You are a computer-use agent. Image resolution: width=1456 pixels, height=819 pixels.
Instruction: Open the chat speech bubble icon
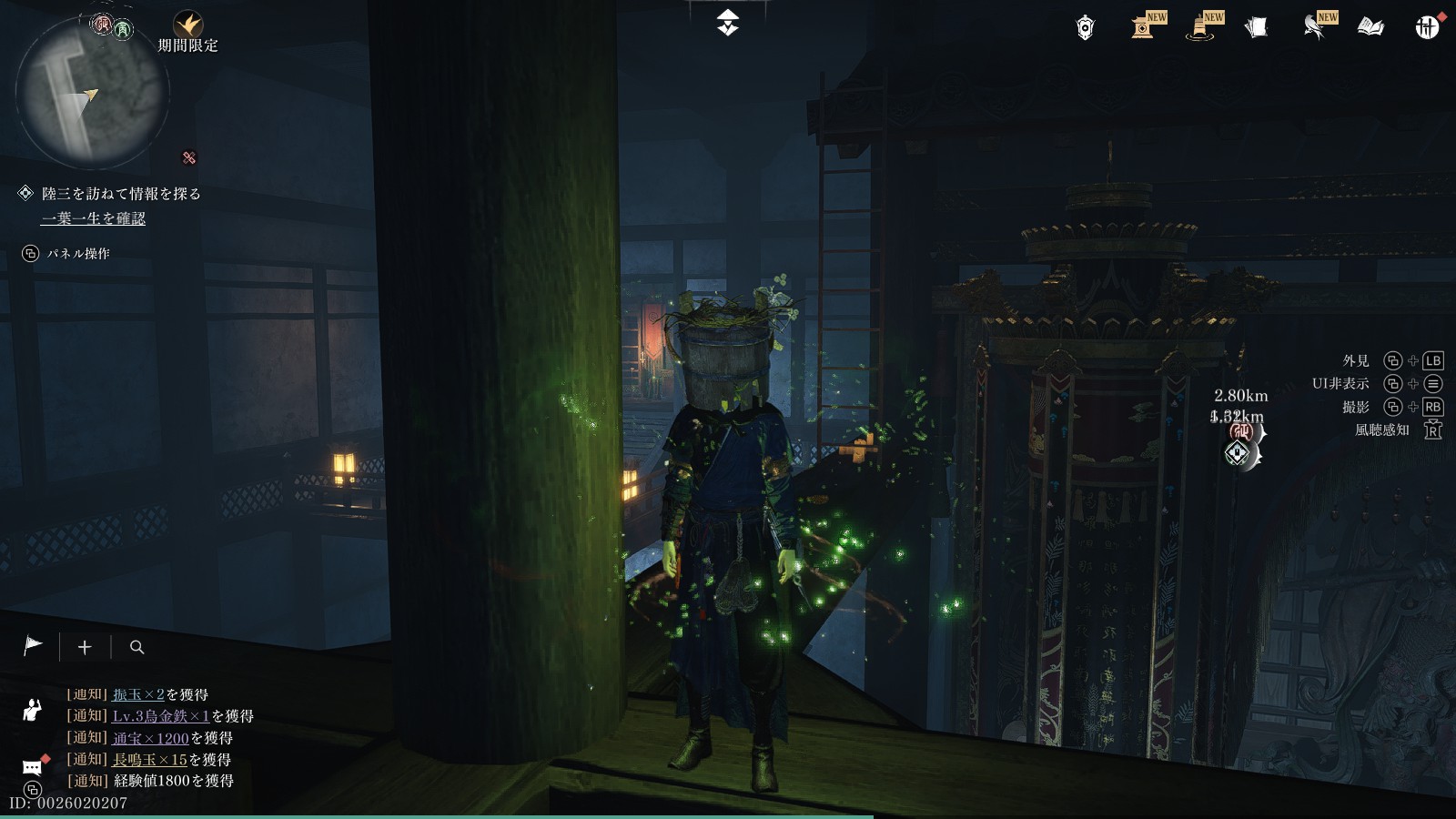pyautogui.click(x=33, y=766)
